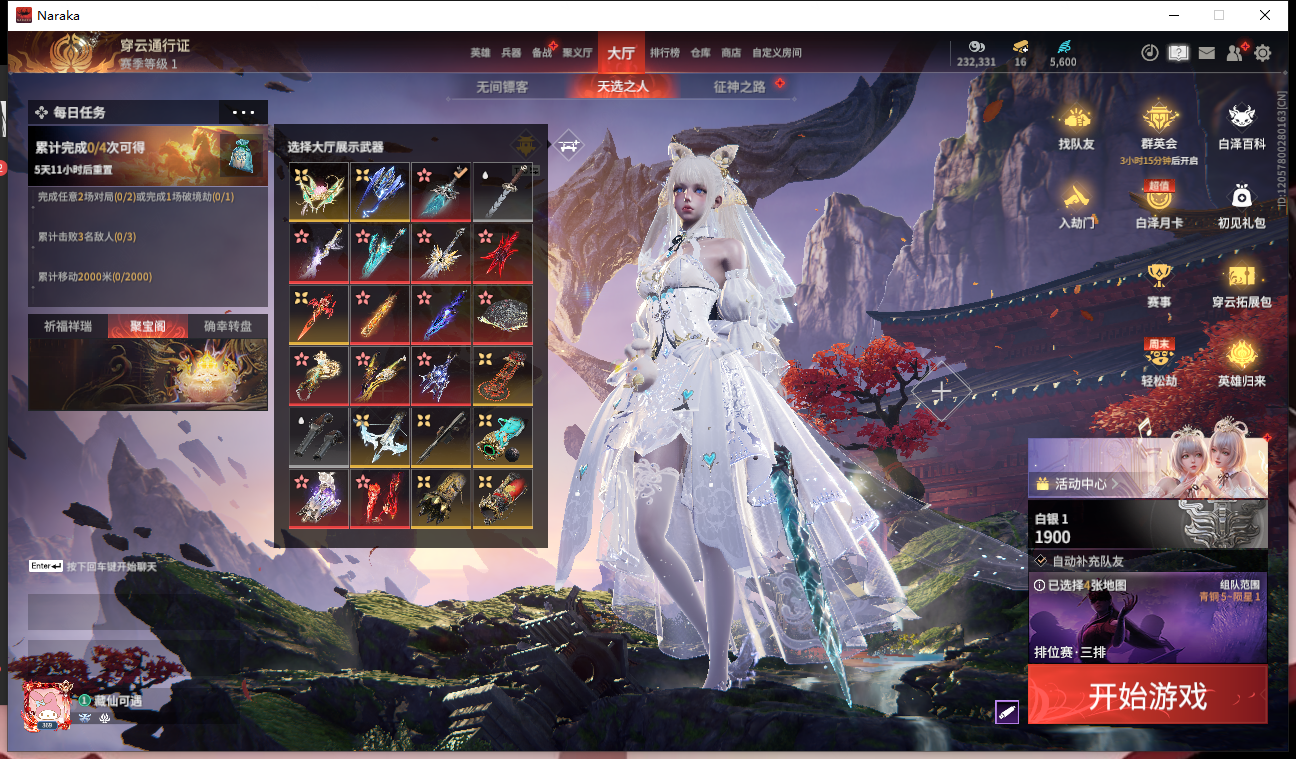The image size is (1296, 759).
Task: Open the 白泽百科 encyclopedia
Action: point(1241,127)
